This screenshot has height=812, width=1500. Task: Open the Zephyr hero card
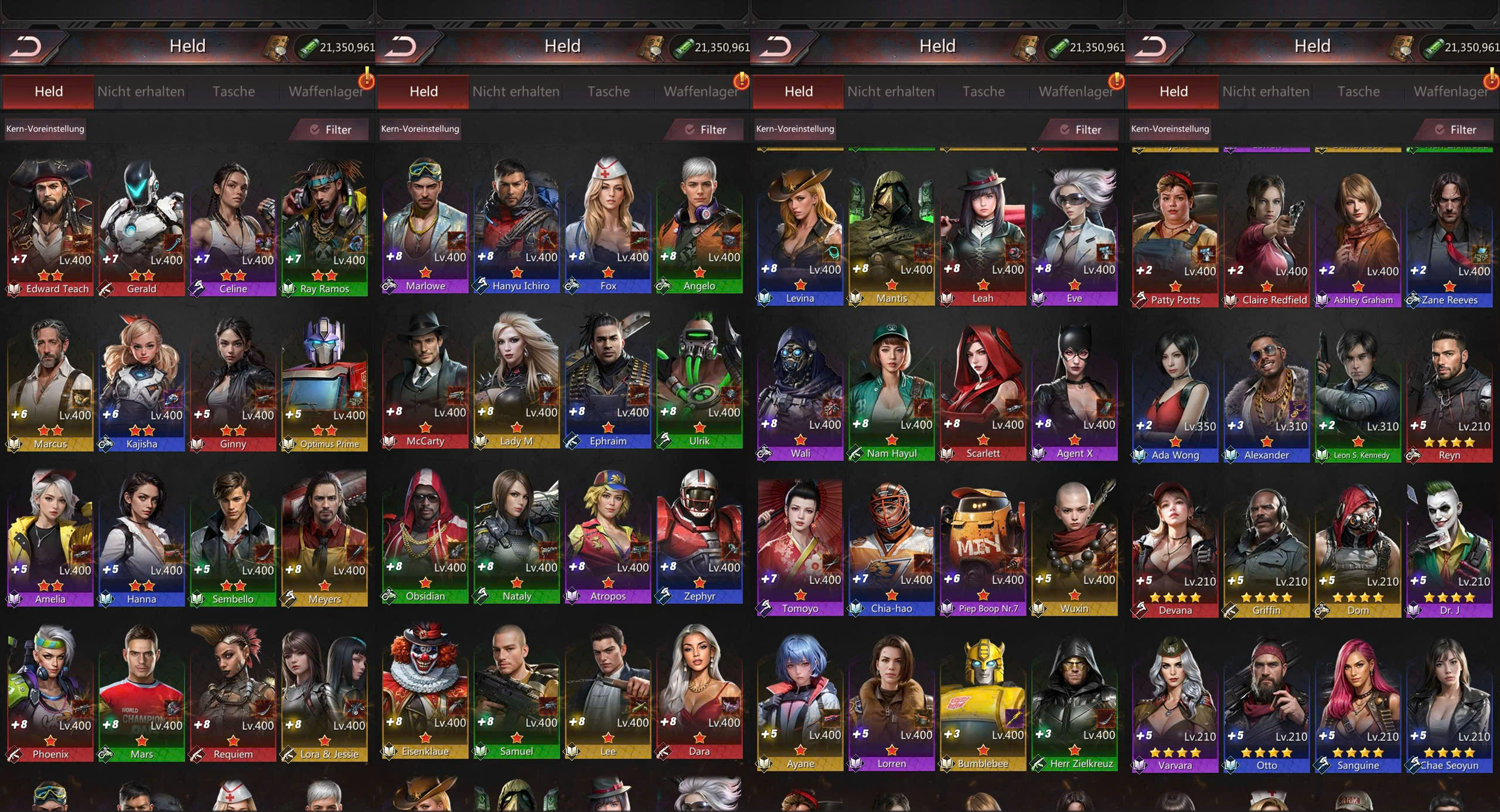tap(699, 536)
